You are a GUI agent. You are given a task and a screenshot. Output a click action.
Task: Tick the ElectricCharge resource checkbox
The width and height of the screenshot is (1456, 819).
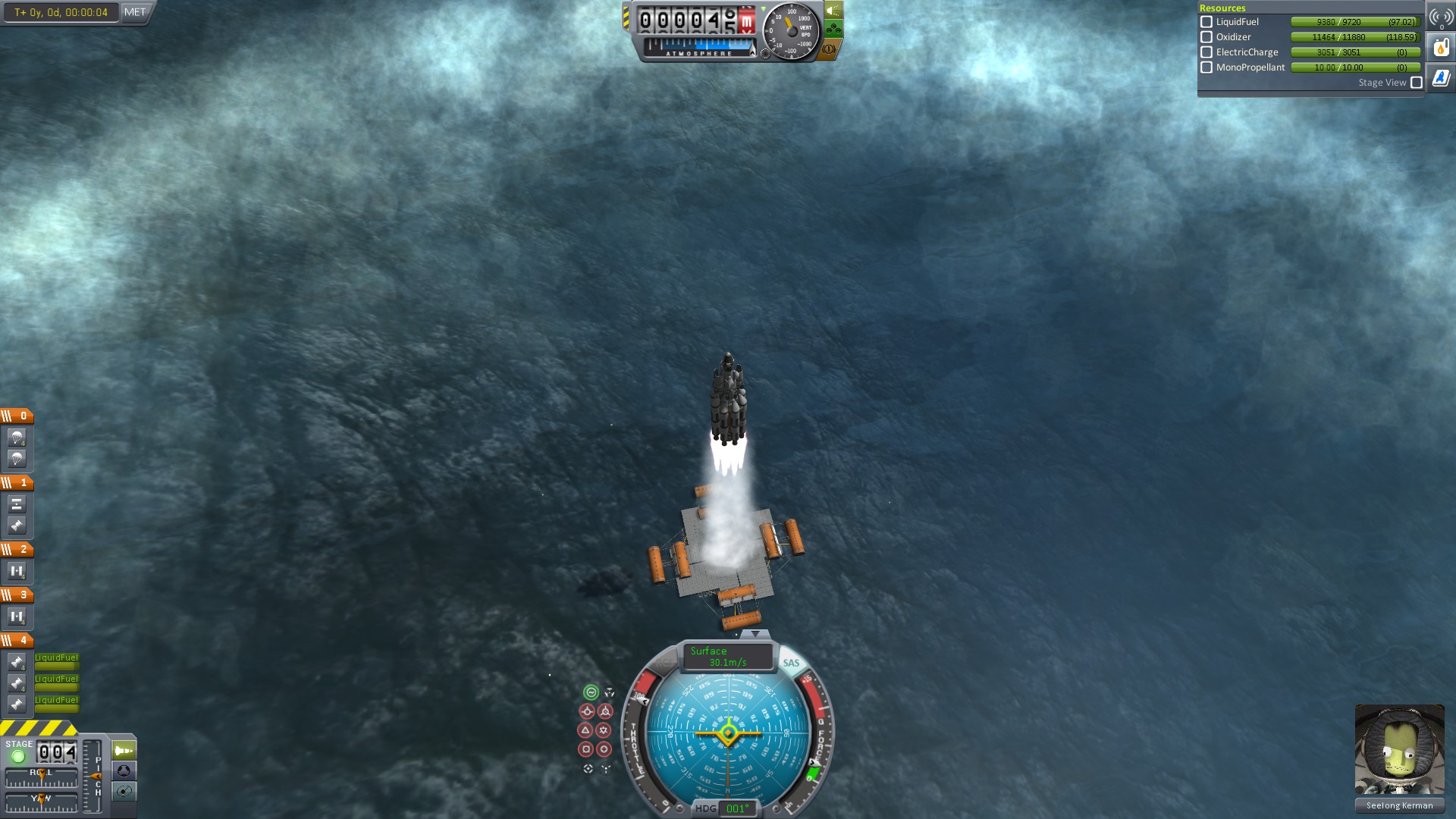[1207, 52]
